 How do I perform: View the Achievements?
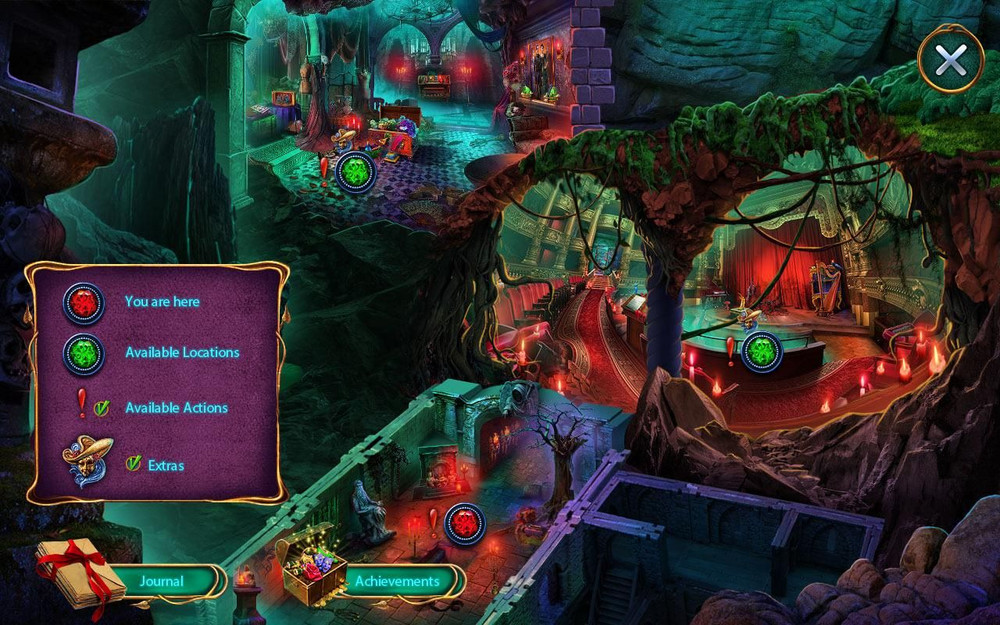click(x=397, y=580)
